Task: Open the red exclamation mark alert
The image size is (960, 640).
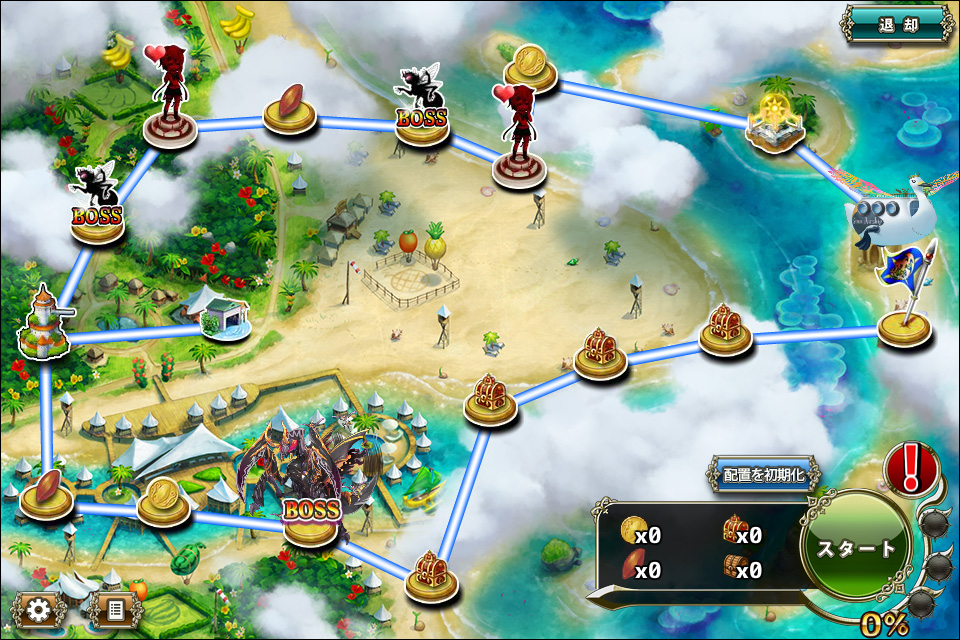Action: coord(911,467)
